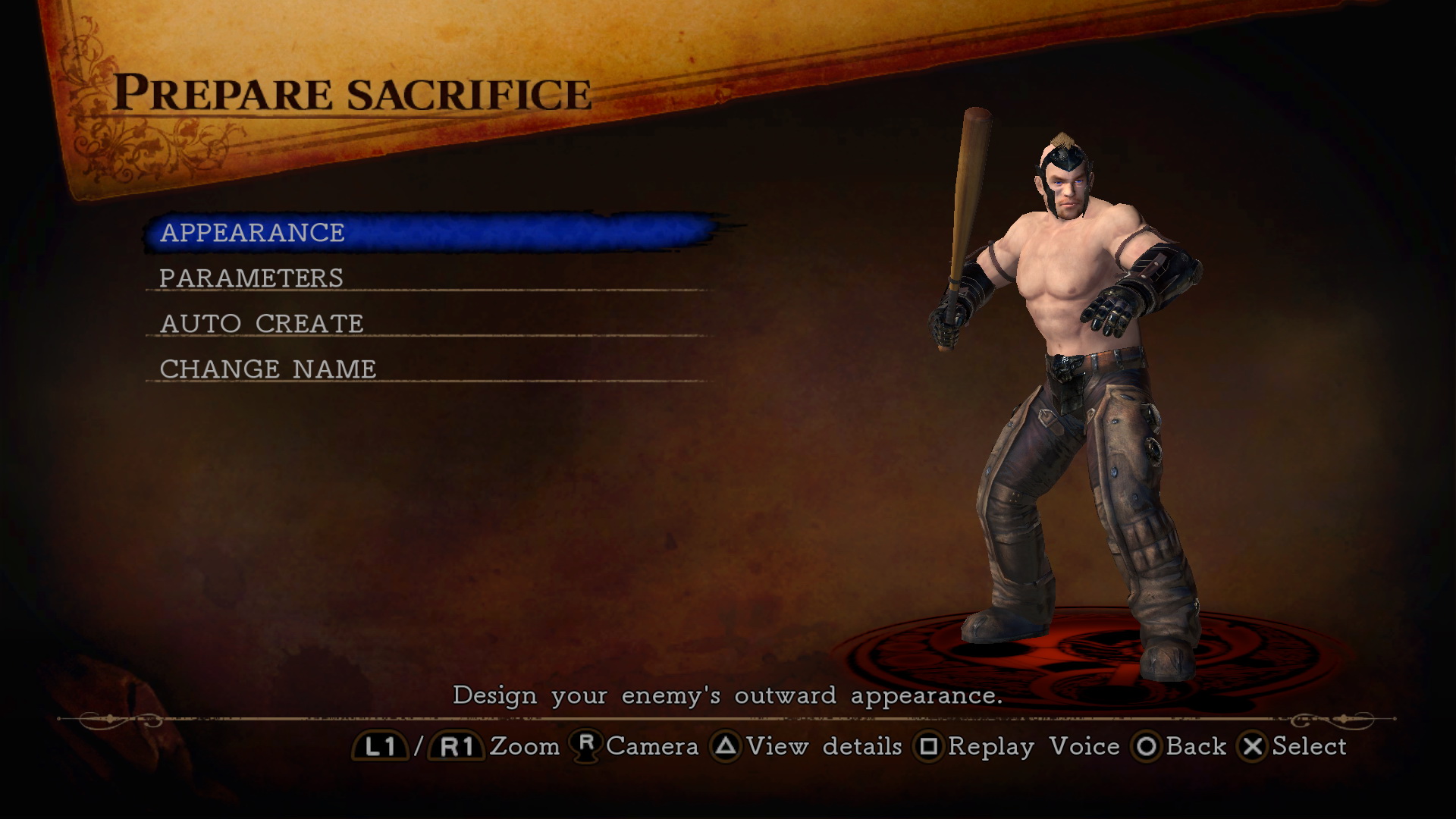
Task: Open the APPEARANCE option
Action: tap(252, 233)
